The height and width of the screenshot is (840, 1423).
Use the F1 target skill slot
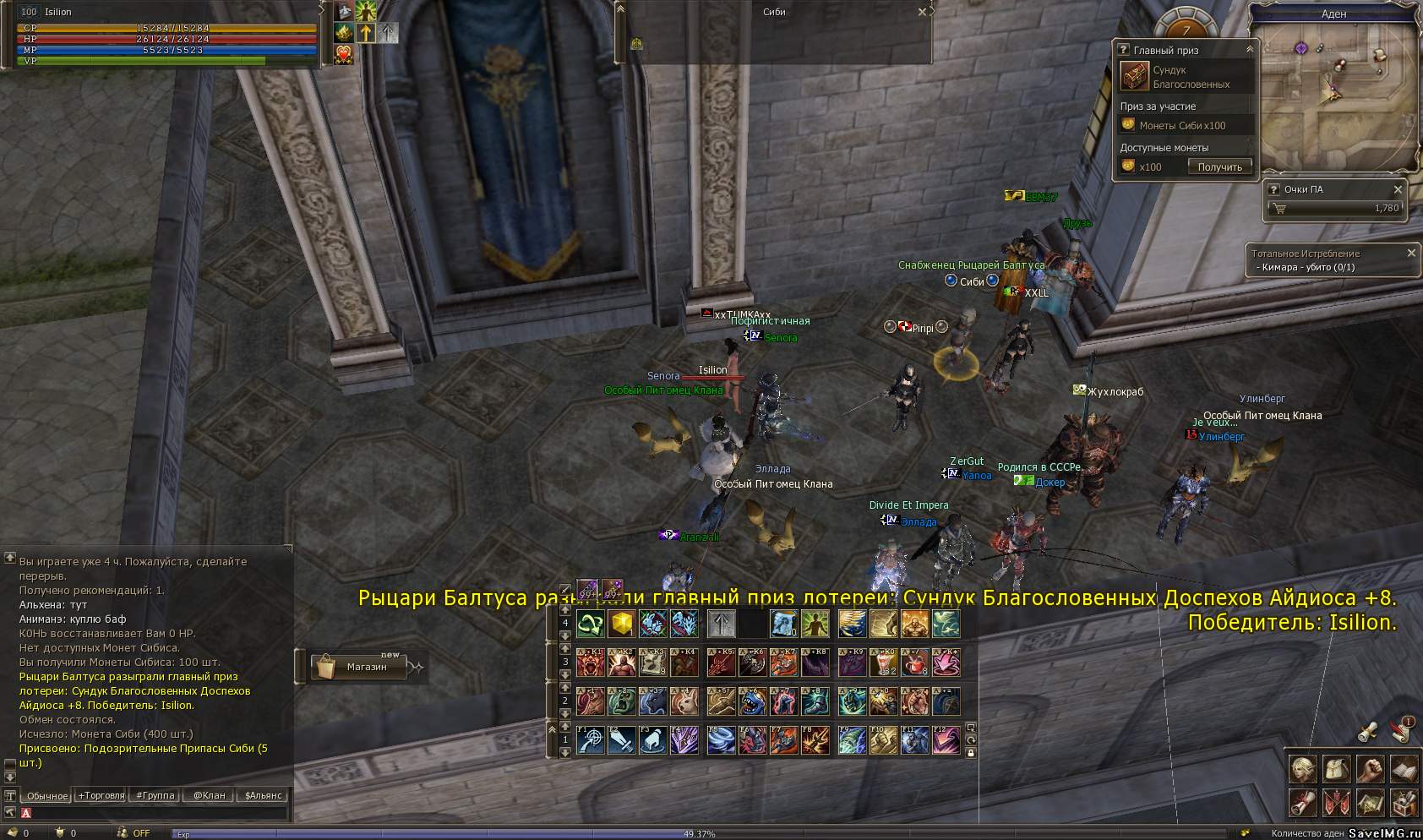pos(591,739)
